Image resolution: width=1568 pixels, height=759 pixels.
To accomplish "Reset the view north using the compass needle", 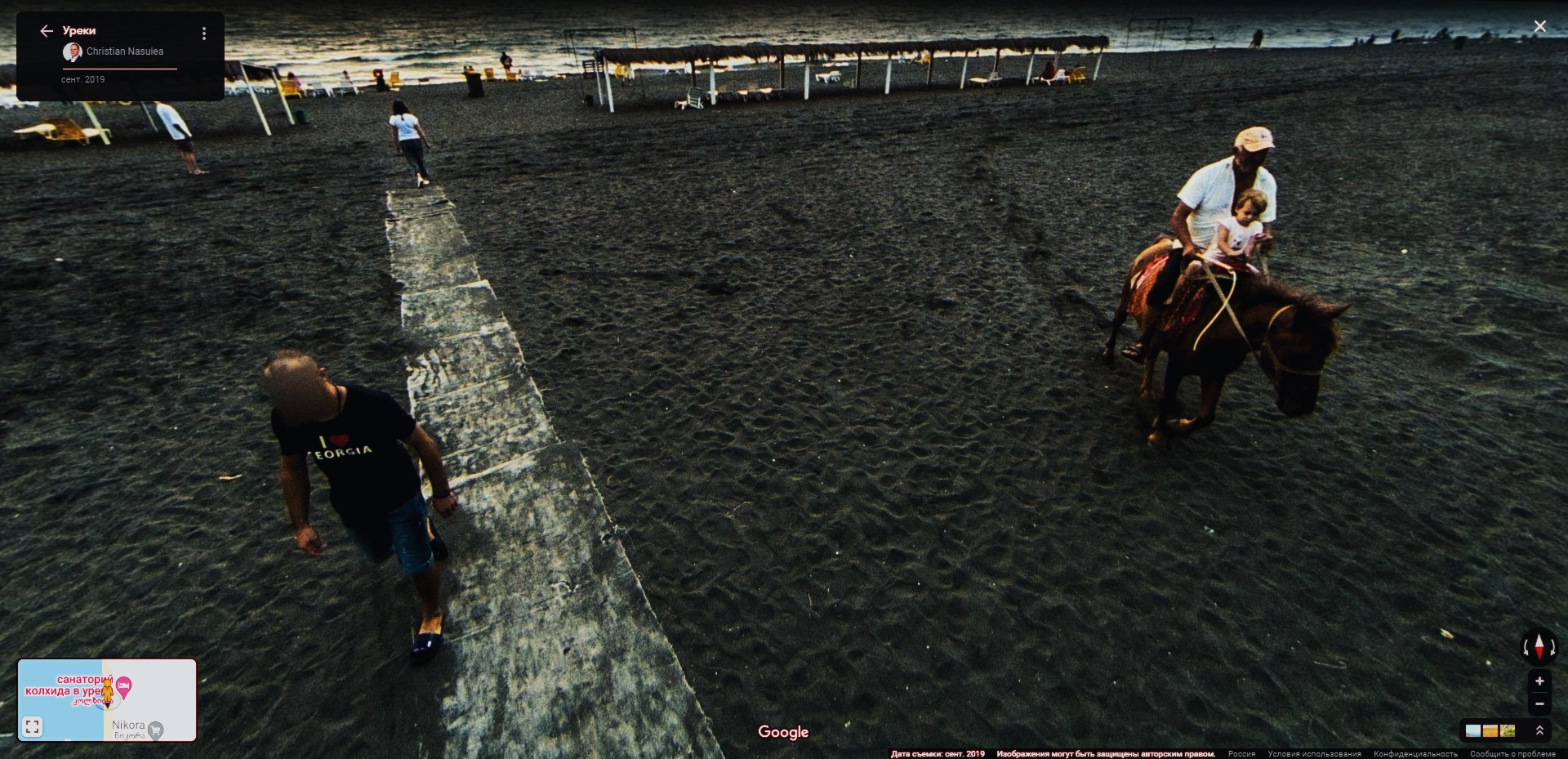I will [1539, 646].
